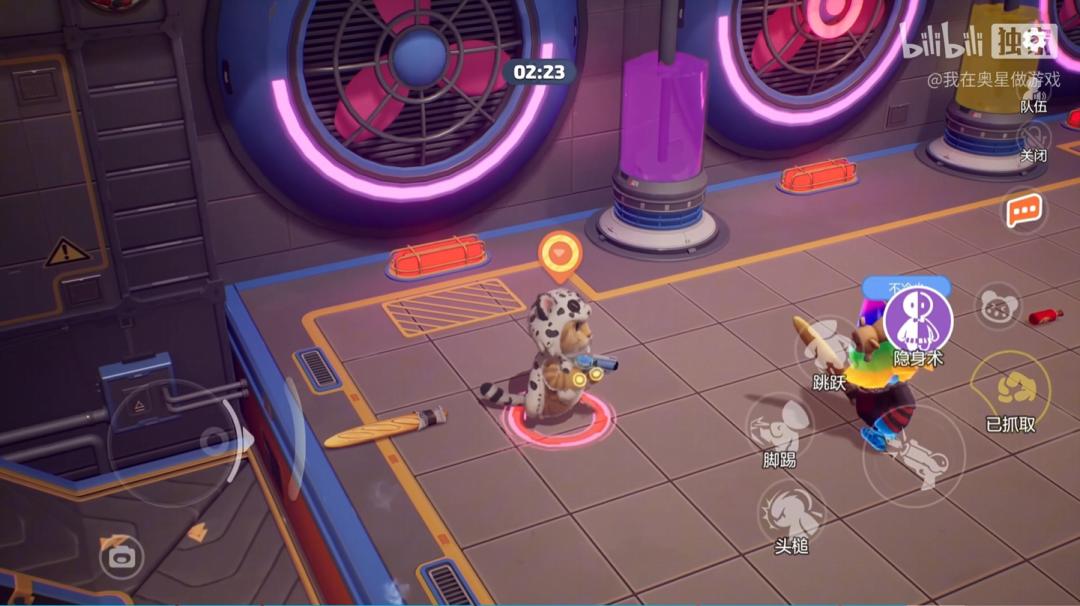The height and width of the screenshot is (606, 1080).
Task: Tap the large punch attack button
Action: point(914,456)
